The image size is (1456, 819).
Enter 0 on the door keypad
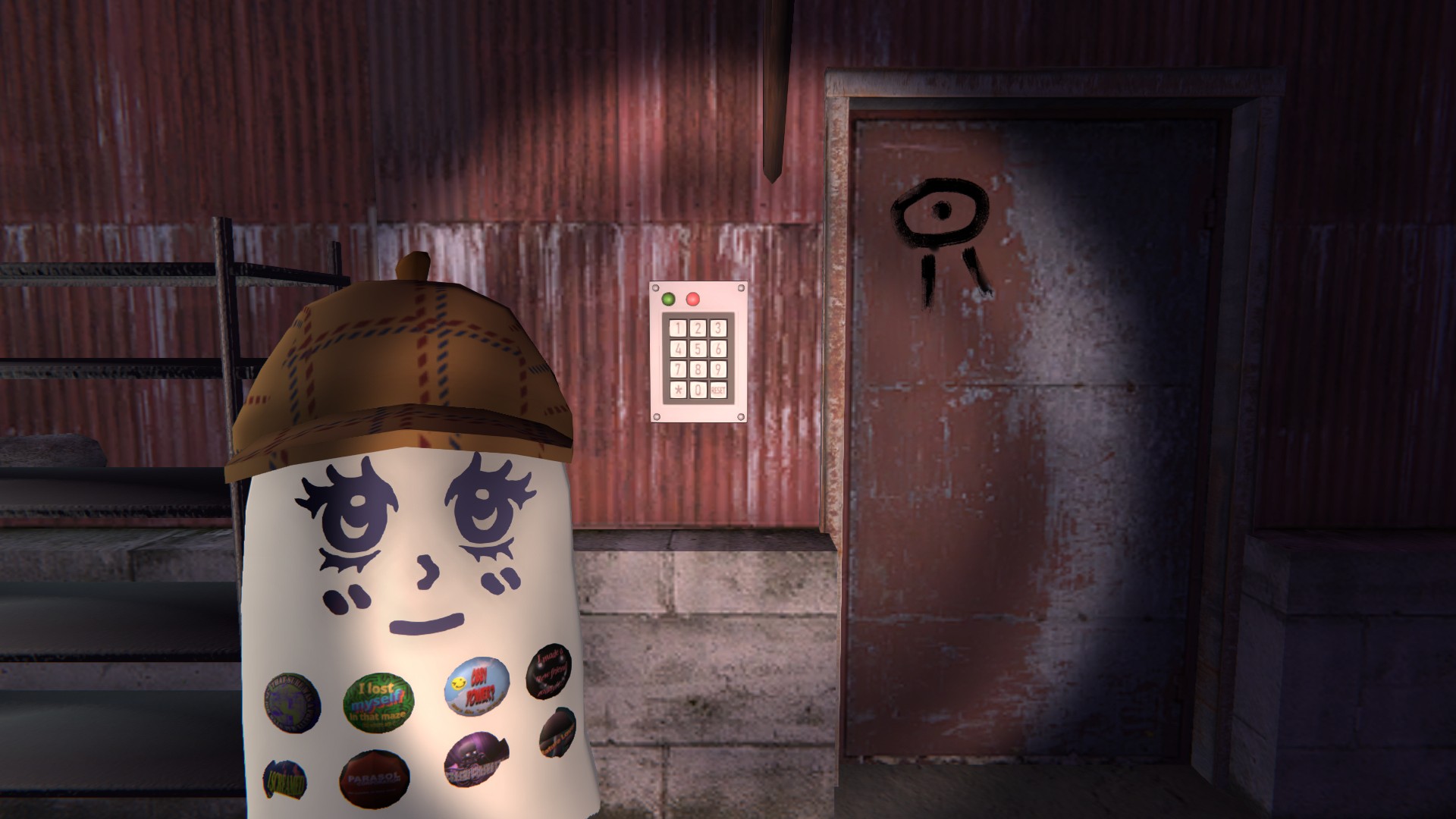pos(698,390)
